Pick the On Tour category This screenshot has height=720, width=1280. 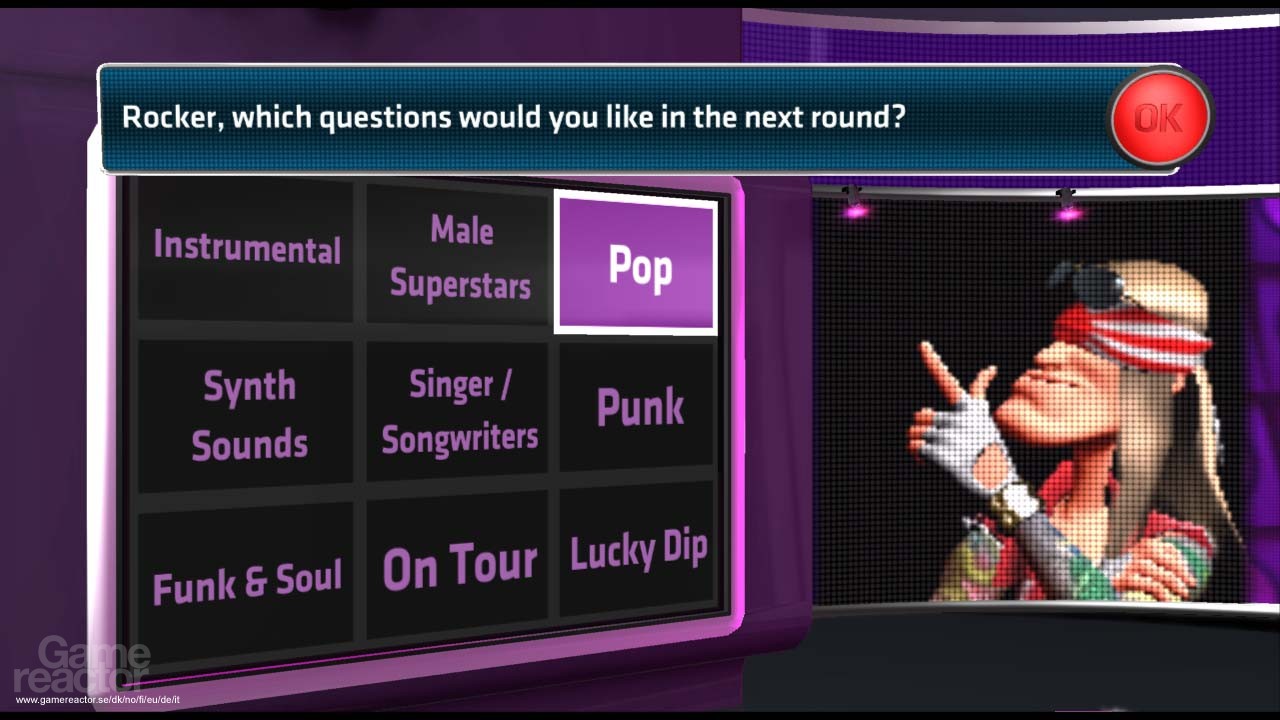[x=457, y=563]
